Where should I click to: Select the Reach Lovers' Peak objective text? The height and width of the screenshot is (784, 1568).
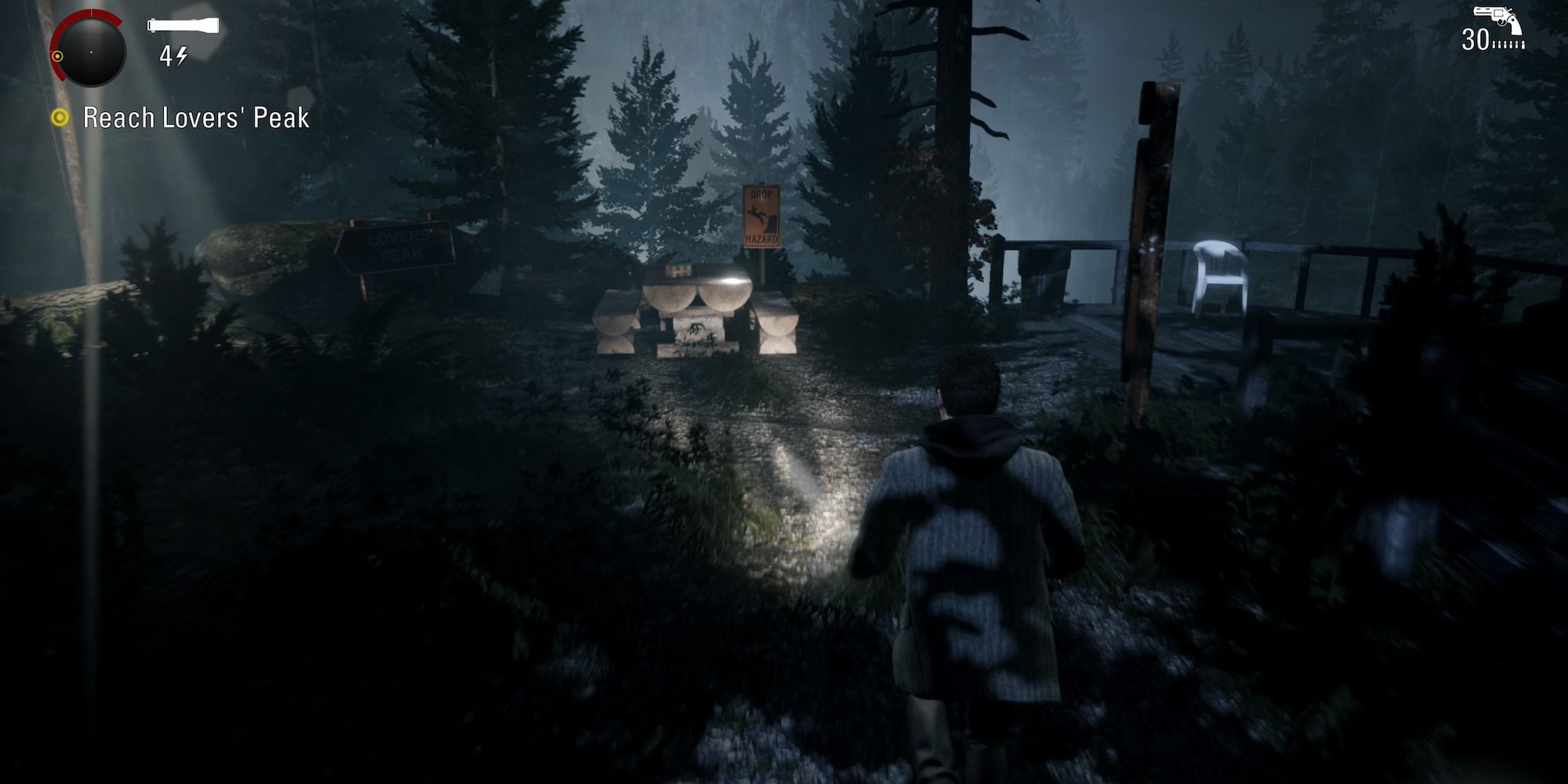194,118
